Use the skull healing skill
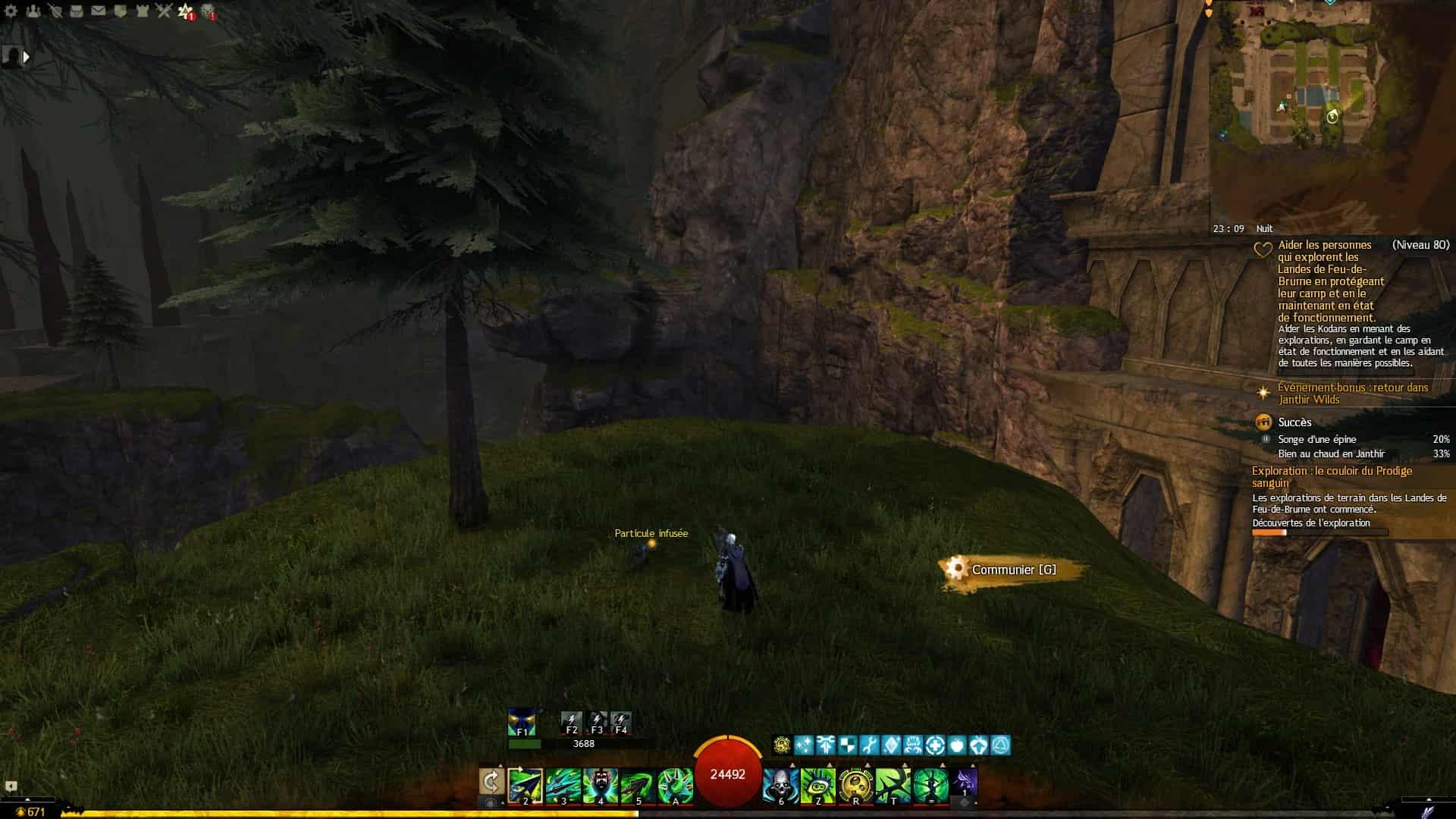Image resolution: width=1456 pixels, height=819 pixels. pos(780,785)
